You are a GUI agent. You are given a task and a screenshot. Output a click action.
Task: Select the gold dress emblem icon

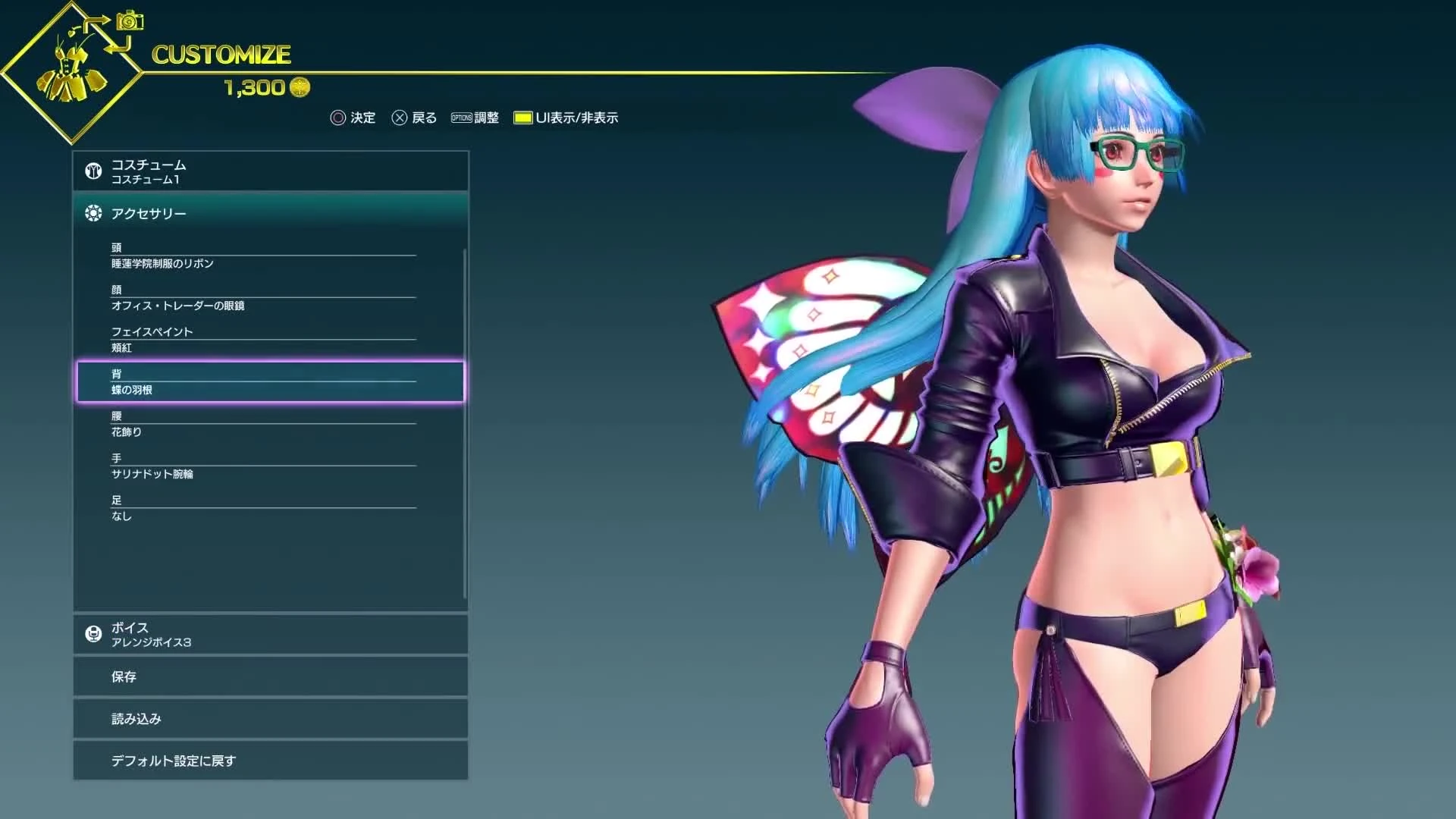(x=68, y=72)
